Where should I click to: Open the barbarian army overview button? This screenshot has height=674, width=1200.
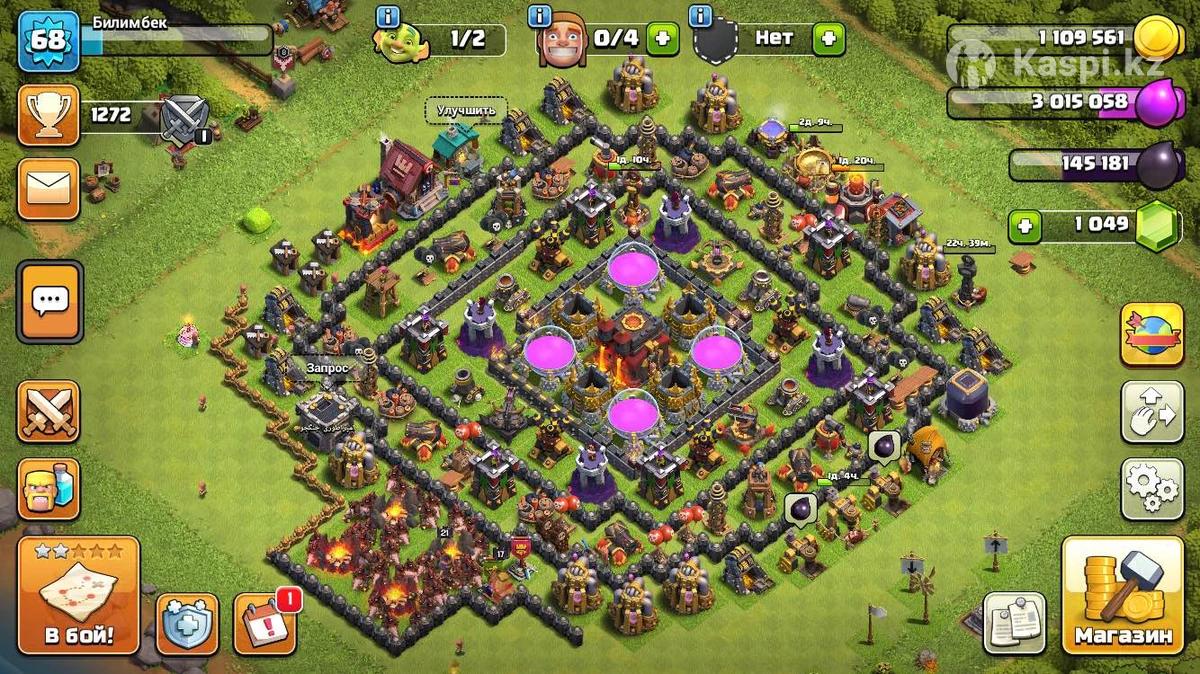point(48,489)
